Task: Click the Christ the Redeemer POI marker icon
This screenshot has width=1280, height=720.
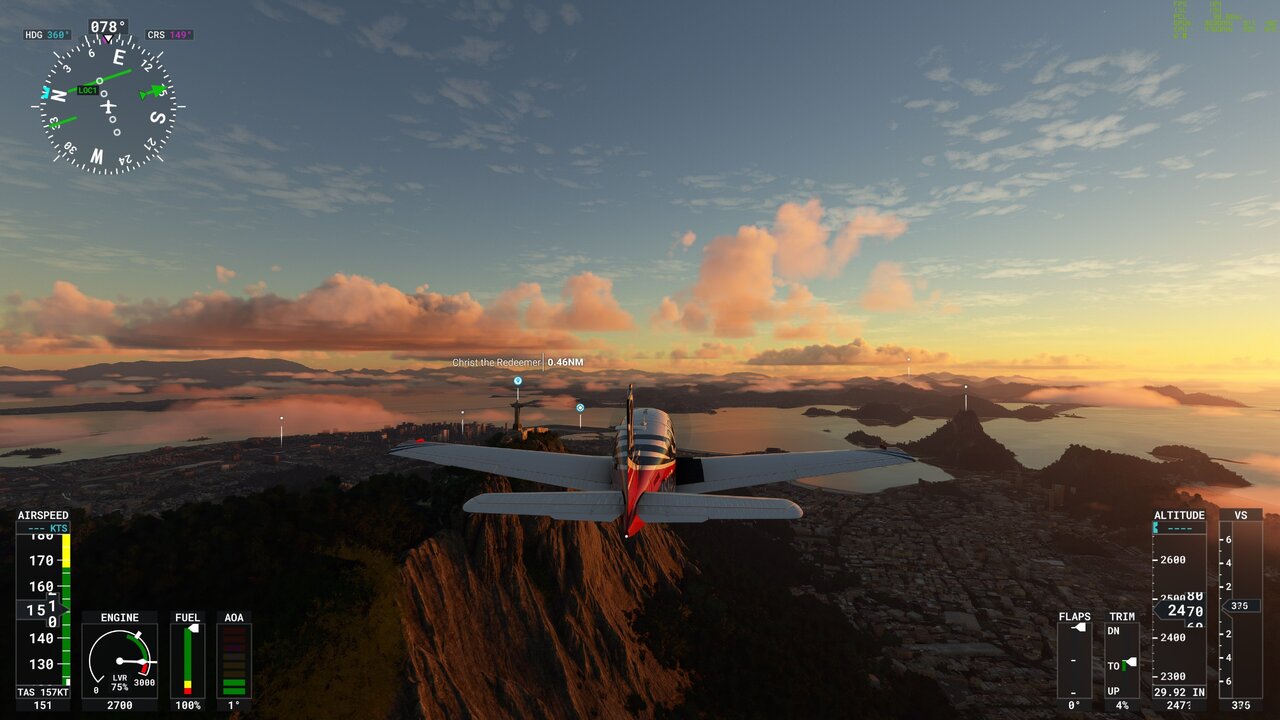Action: pyautogui.click(x=516, y=381)
